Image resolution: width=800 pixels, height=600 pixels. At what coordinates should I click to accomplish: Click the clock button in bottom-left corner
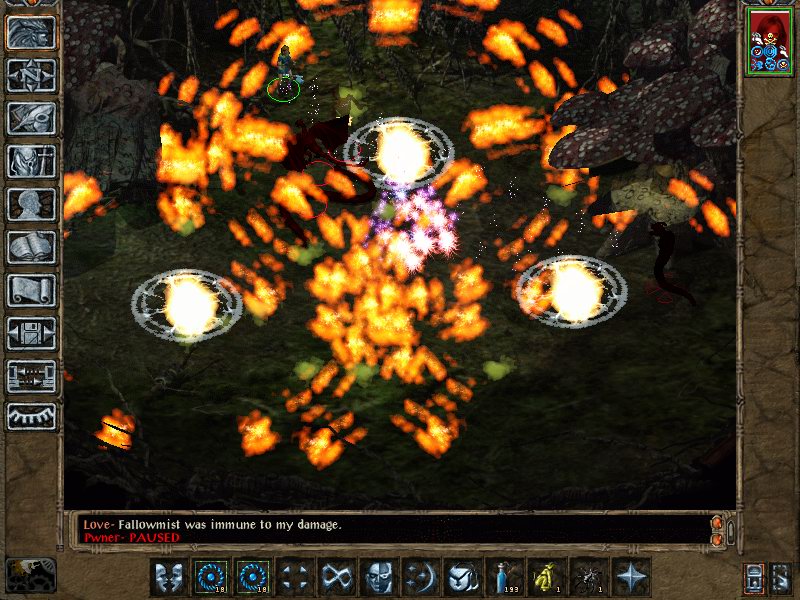(31, 574)
